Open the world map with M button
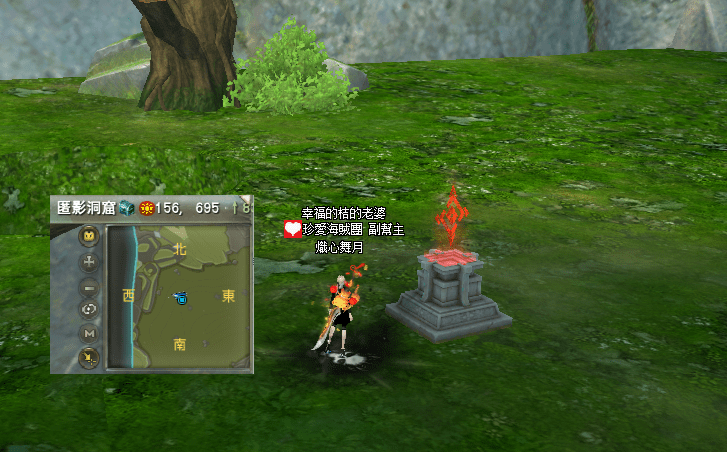The width and height of the screenshot is (727, 452). pos(89,333)
